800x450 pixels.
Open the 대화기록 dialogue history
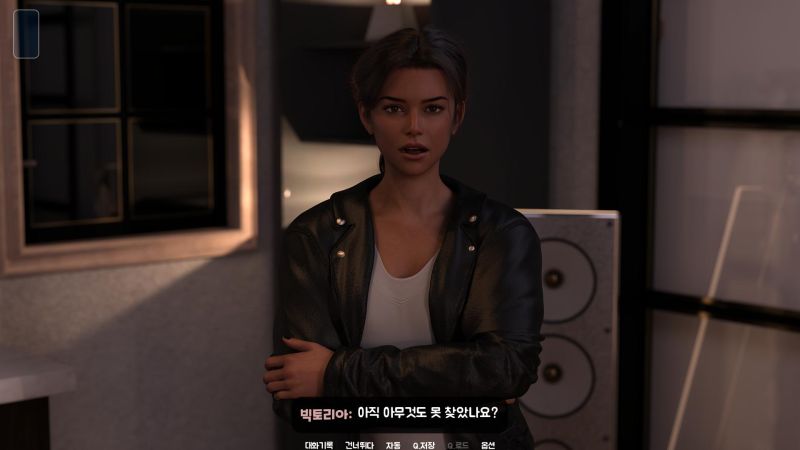(319, 444)
